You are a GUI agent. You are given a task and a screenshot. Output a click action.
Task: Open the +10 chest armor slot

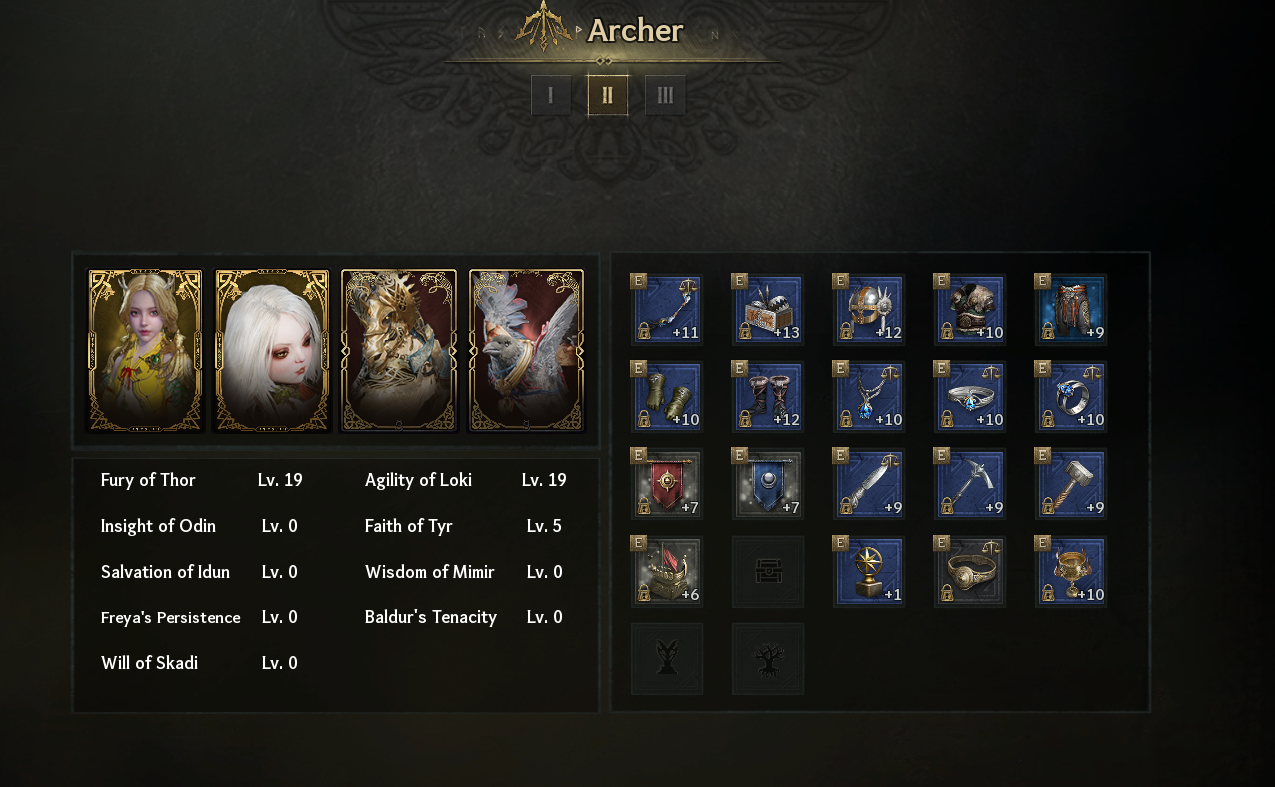[x=970, y=310]
